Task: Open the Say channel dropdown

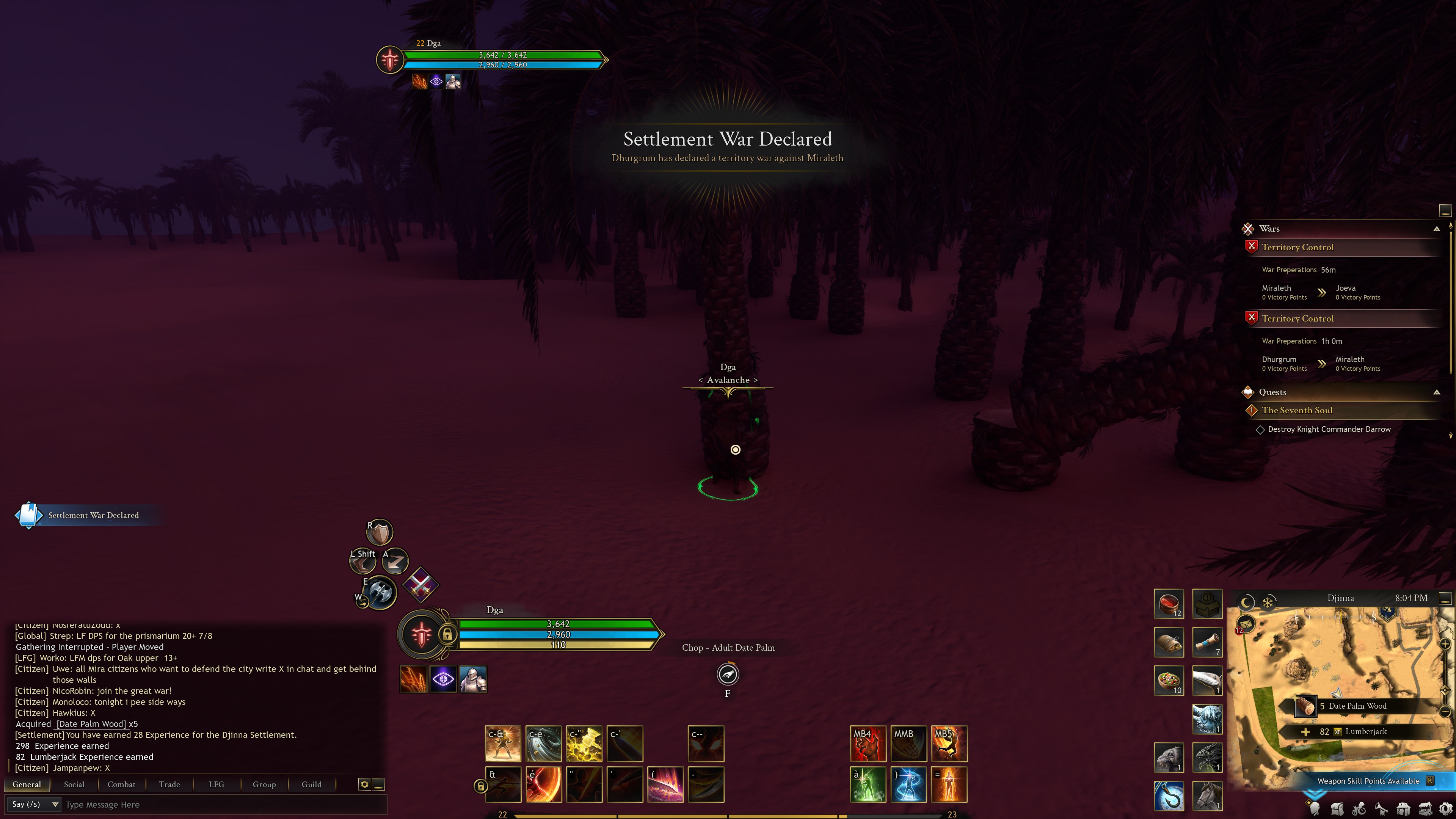Action: (34, 804)
